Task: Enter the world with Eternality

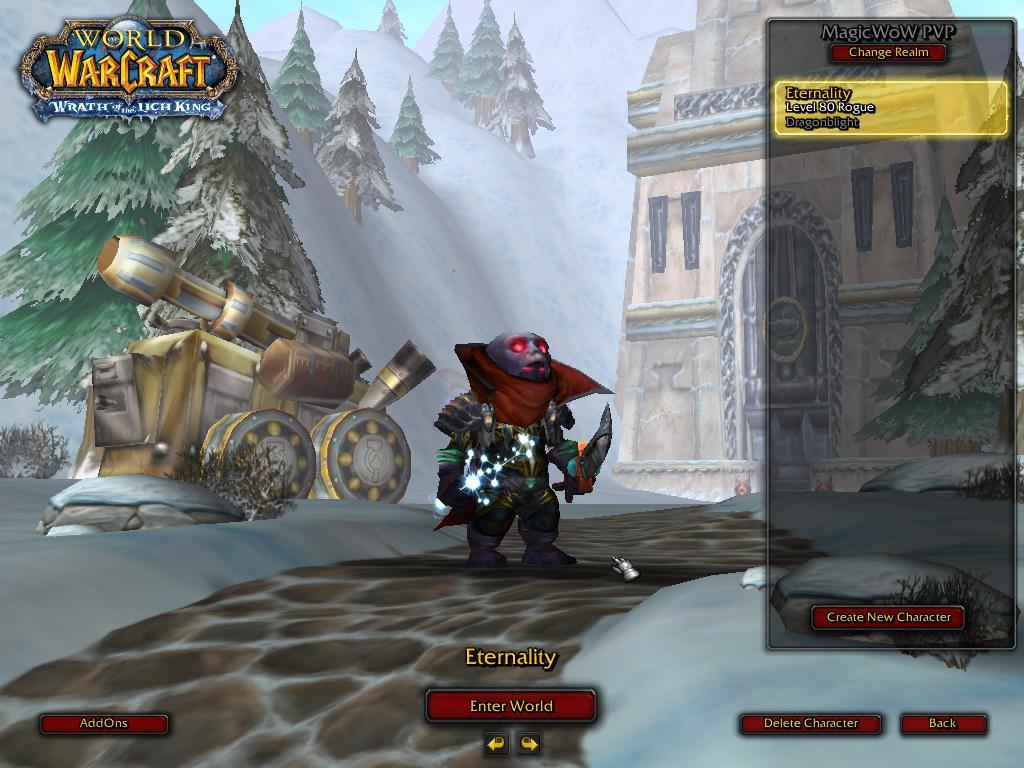Action: (x=511, y=705)
